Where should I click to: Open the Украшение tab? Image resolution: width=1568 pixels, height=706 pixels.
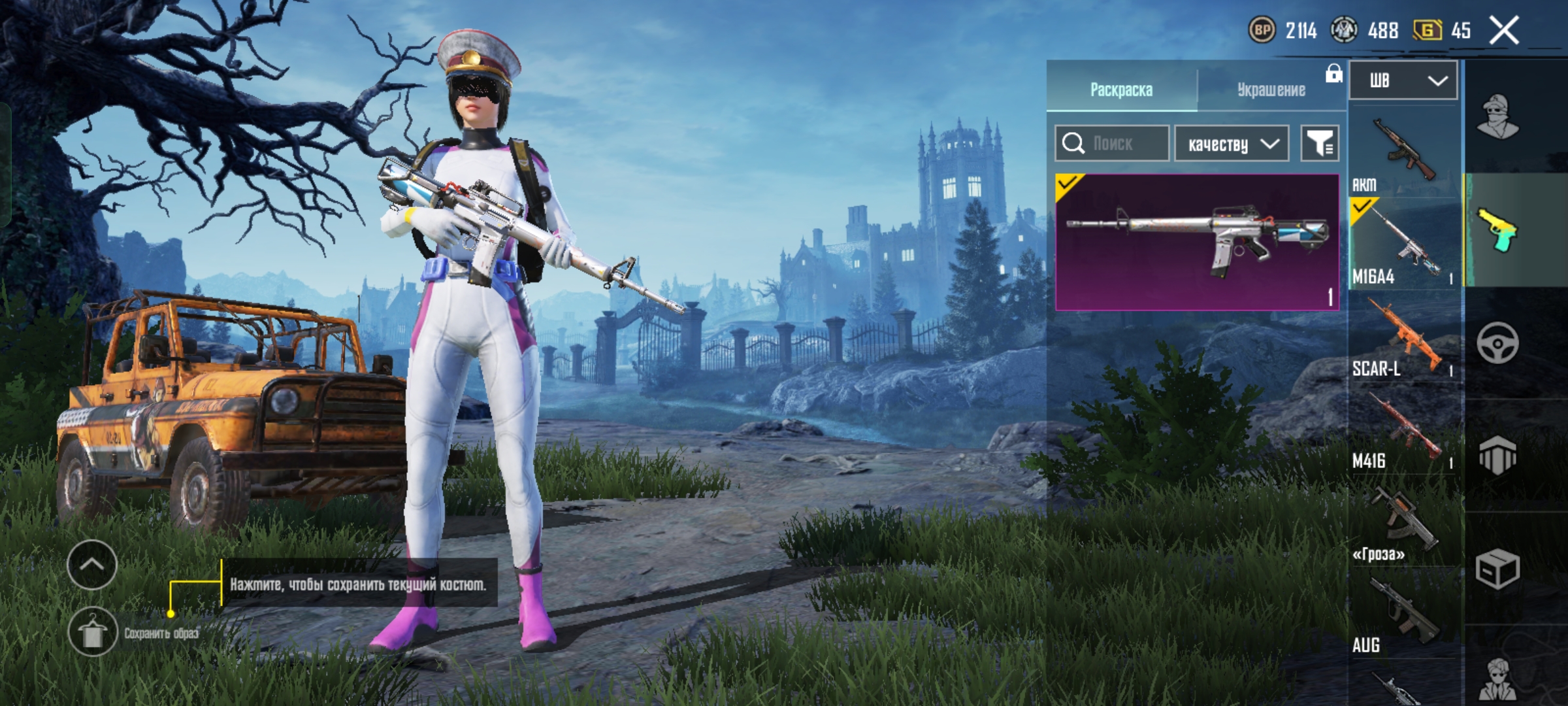coord(1271,90)
